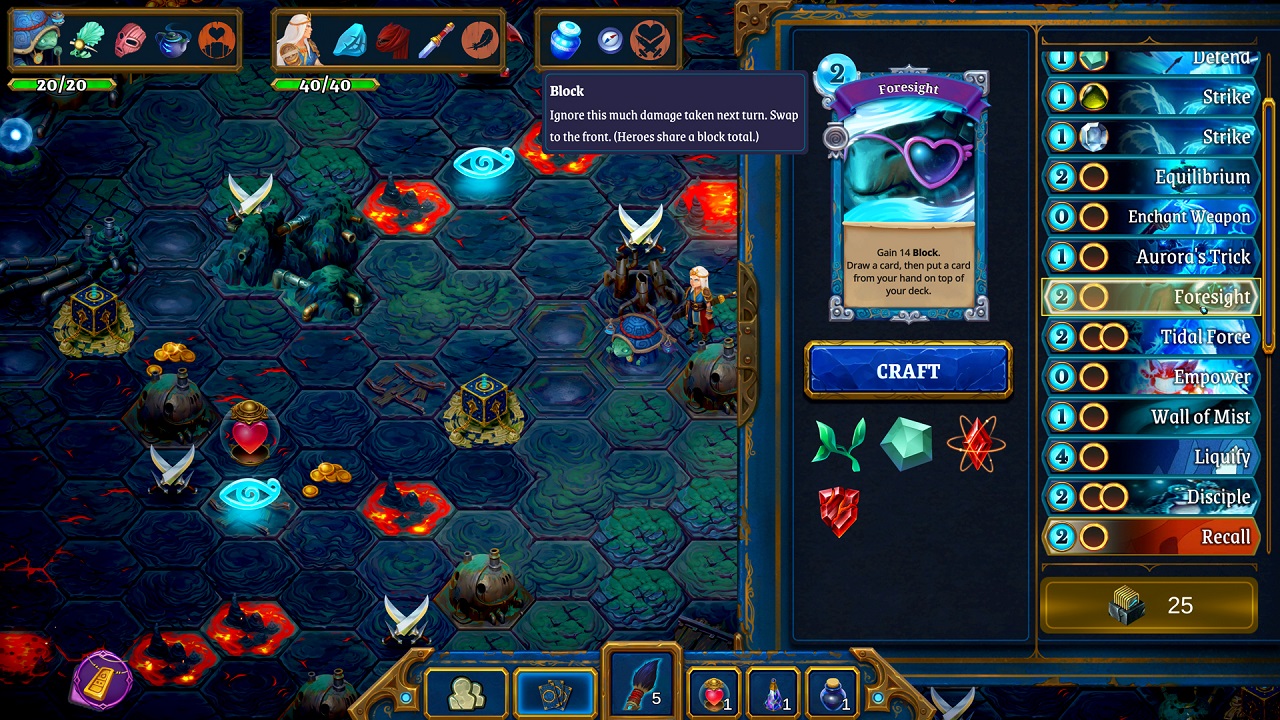Select the paintbrush item slot
The width and height of the screenshot is (1280, 720).
pos(641,686)
